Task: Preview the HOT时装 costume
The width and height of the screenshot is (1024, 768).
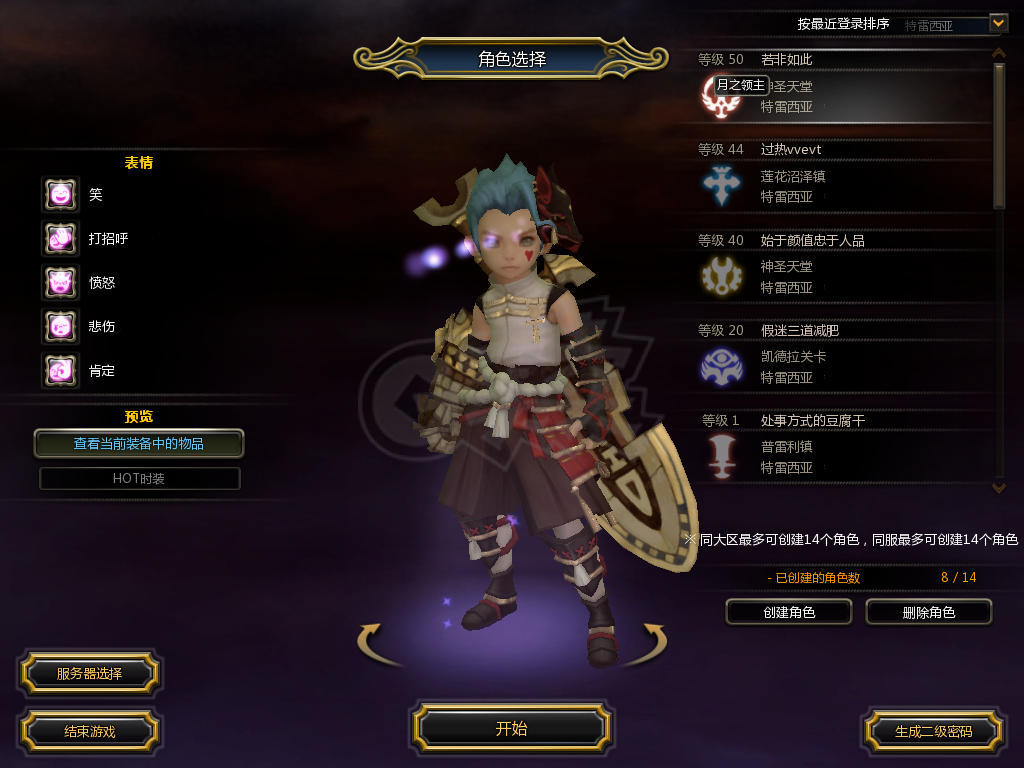Action: (x=139, y=478)
